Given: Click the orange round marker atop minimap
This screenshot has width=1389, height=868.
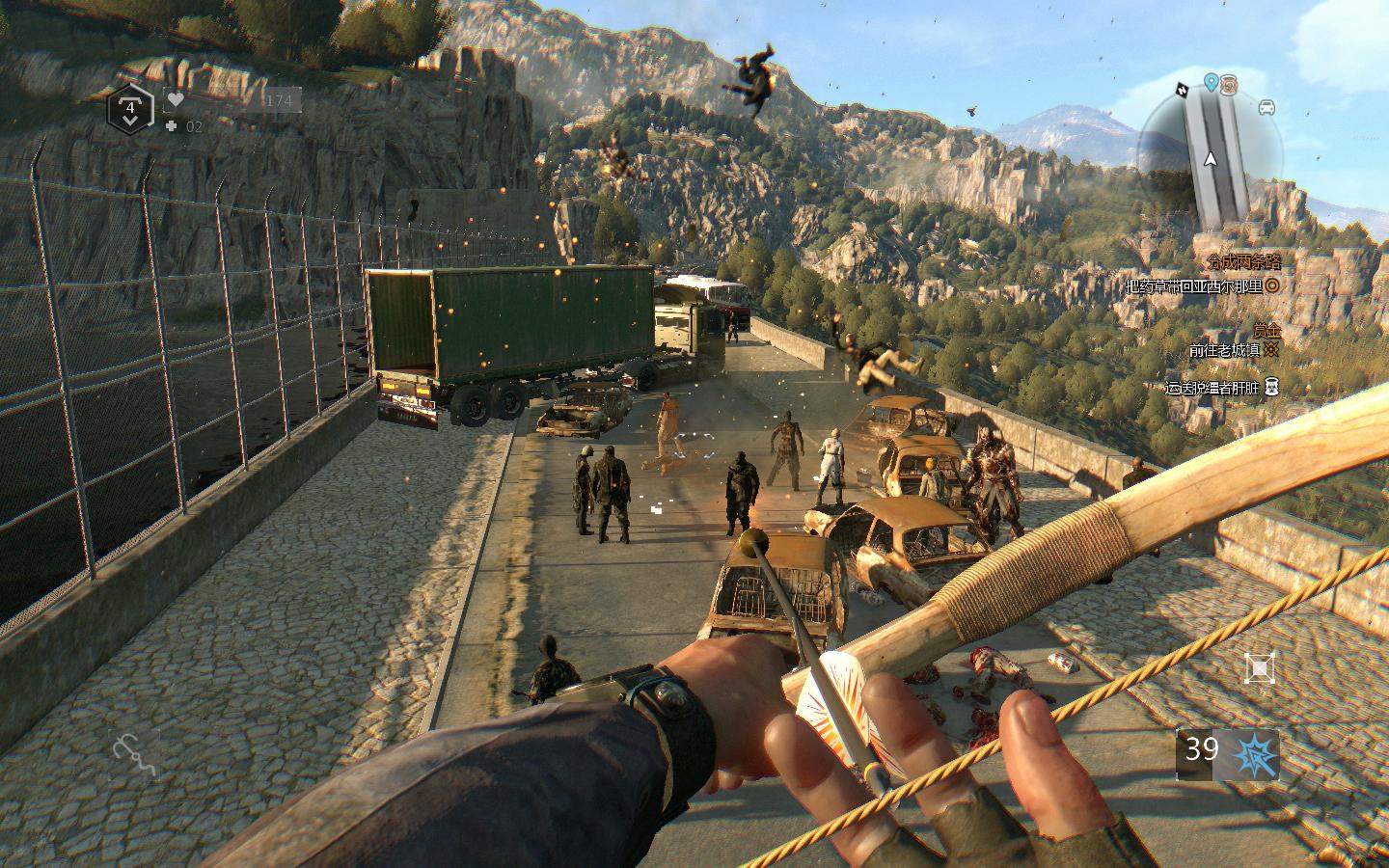Looking at the screenshot, I should pyautogui.click(x=1229, y=84).
